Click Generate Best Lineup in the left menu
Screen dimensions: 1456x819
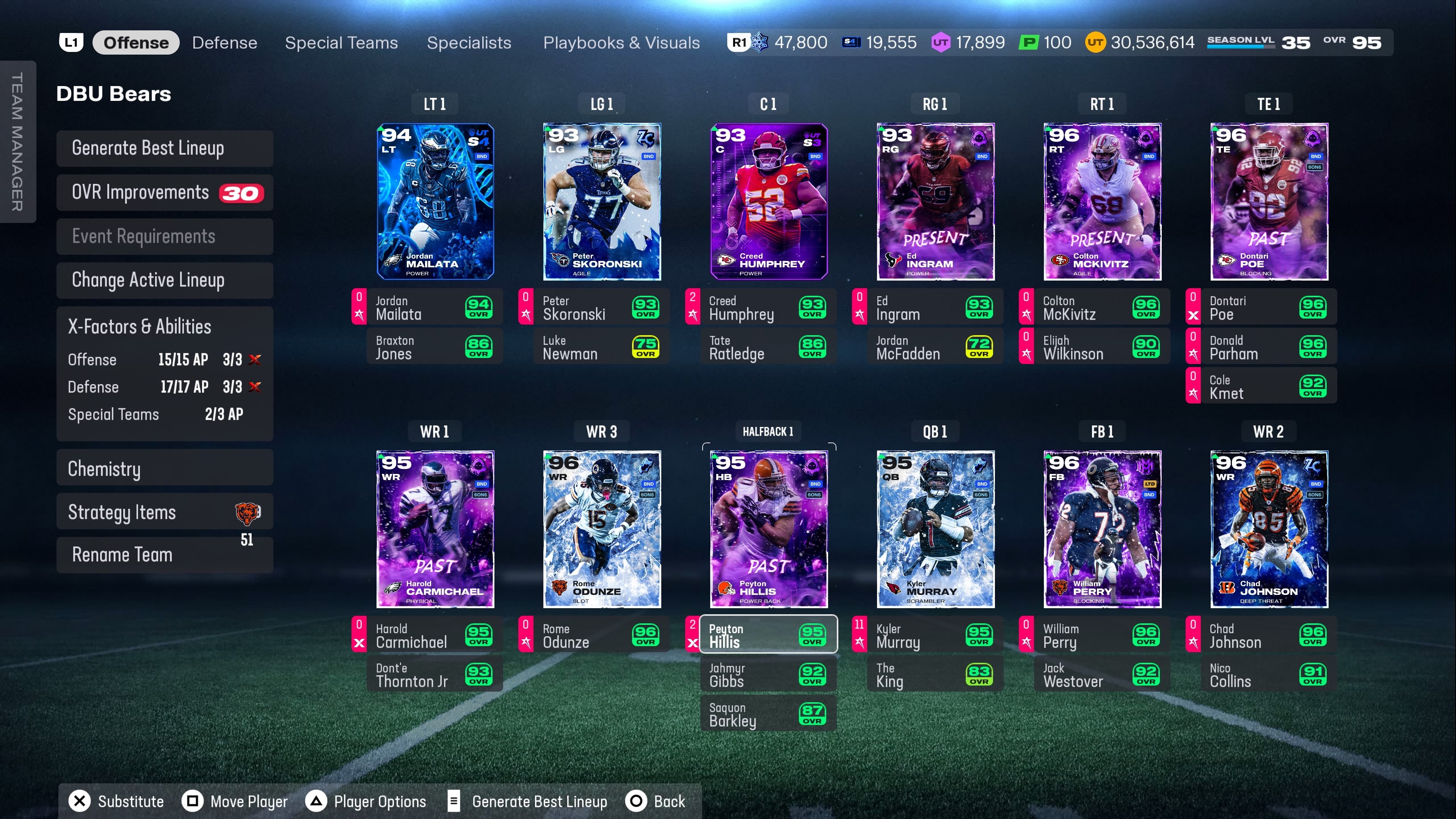click(x=165, y=148)
